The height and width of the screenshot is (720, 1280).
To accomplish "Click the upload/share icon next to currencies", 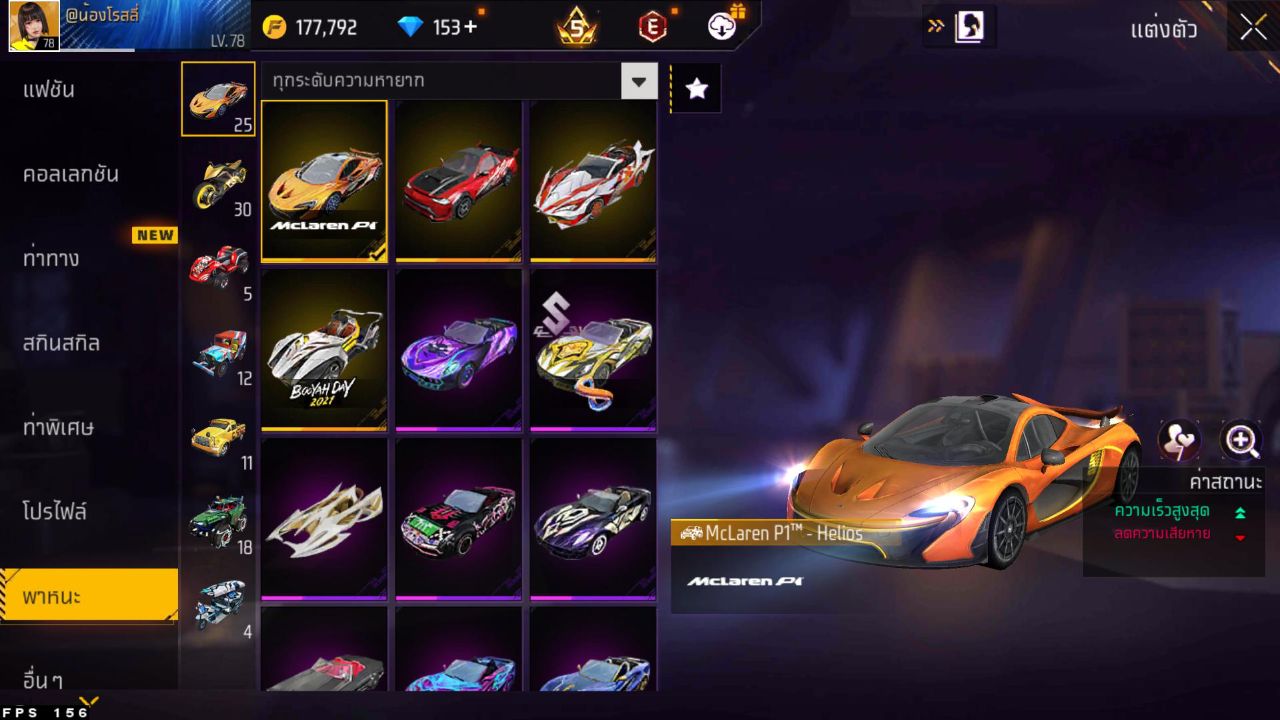I will tap(722, 27).
